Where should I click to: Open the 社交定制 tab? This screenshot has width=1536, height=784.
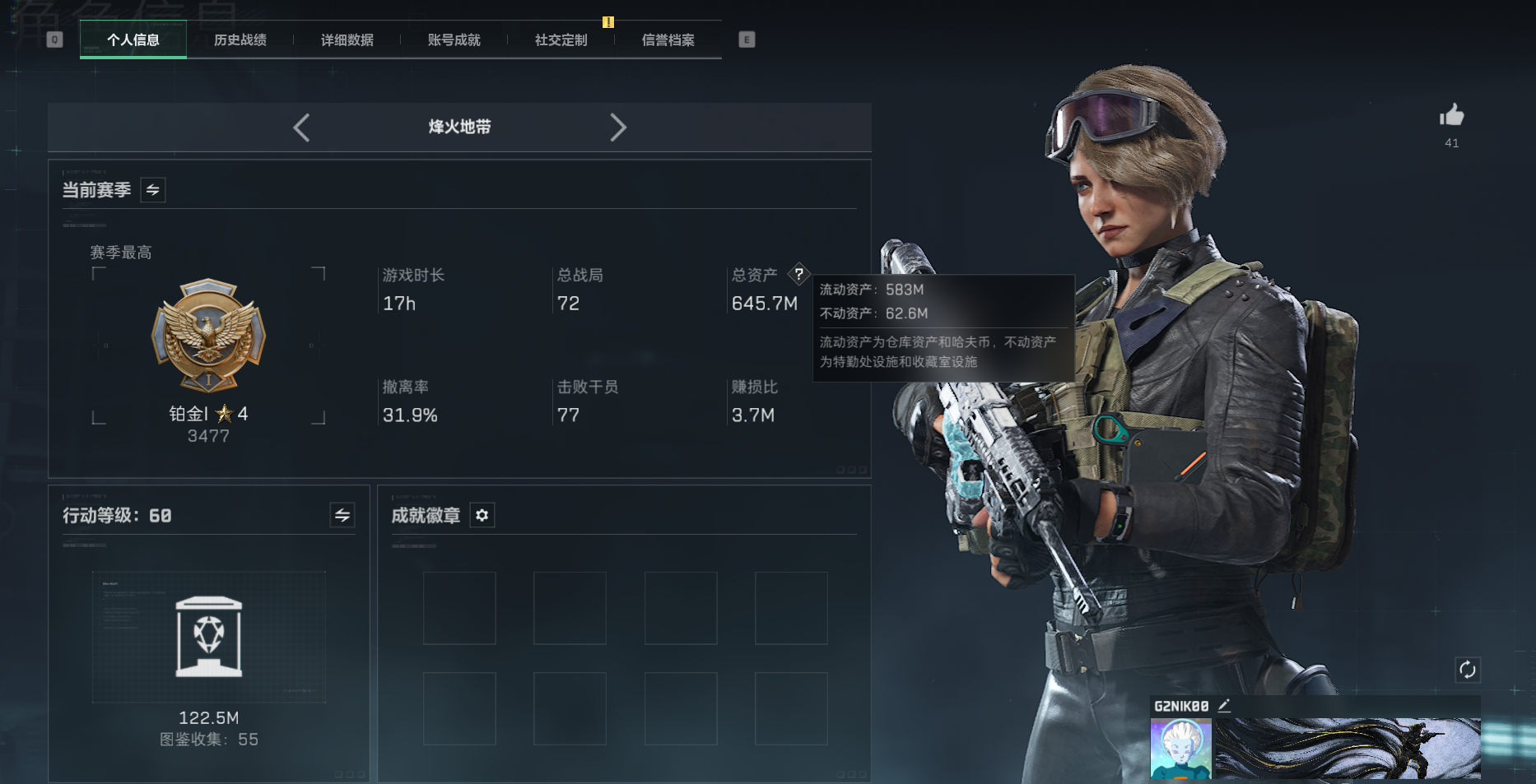click(561, 39)
